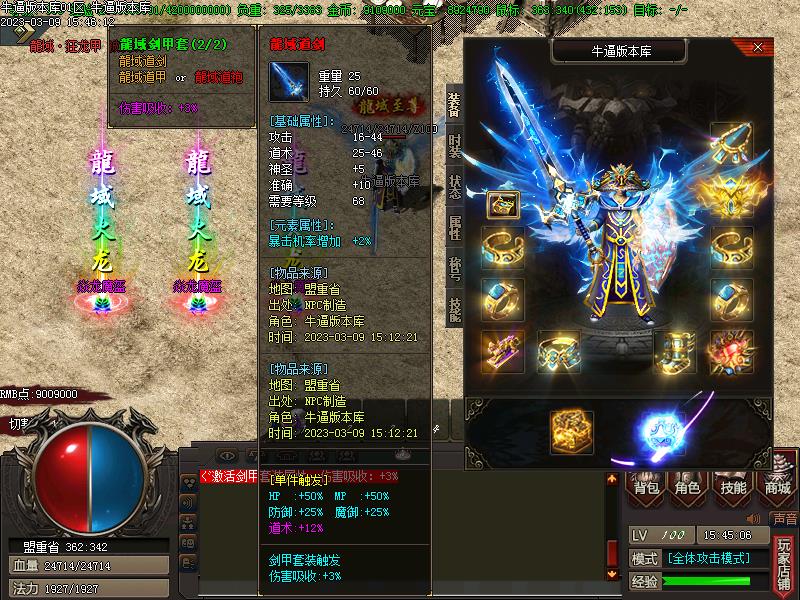
Task: Open the 状态 (status) tab
Action: point(455,189)
